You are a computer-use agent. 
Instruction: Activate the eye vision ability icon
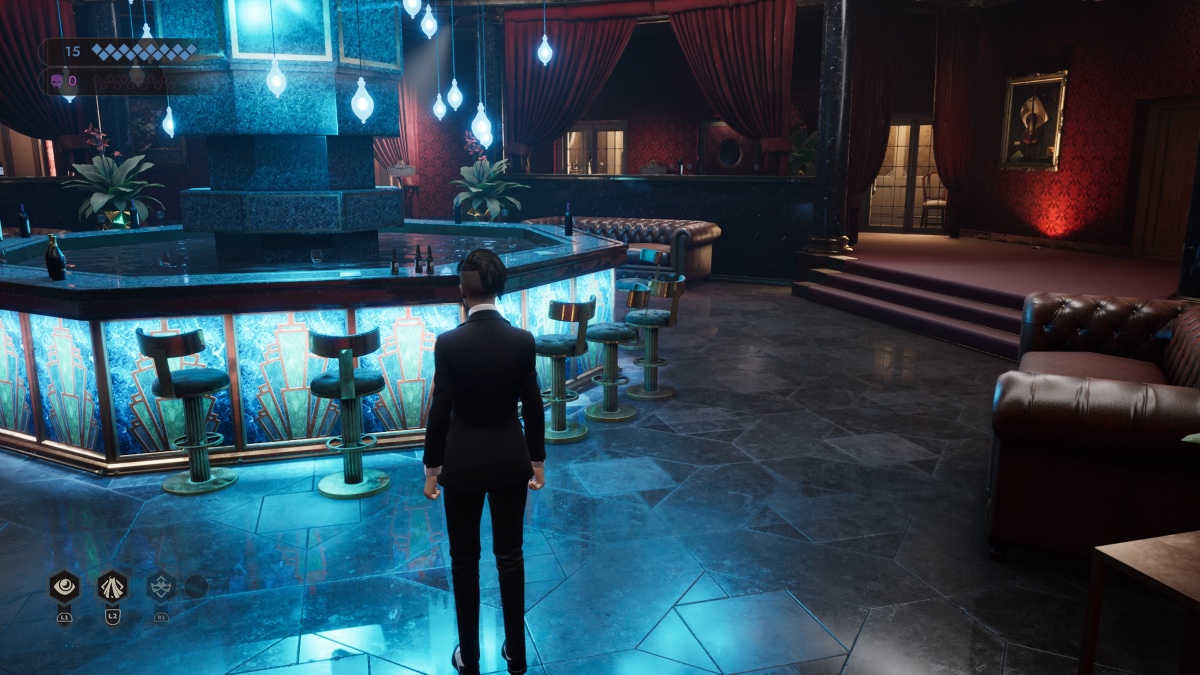[64, 587]
